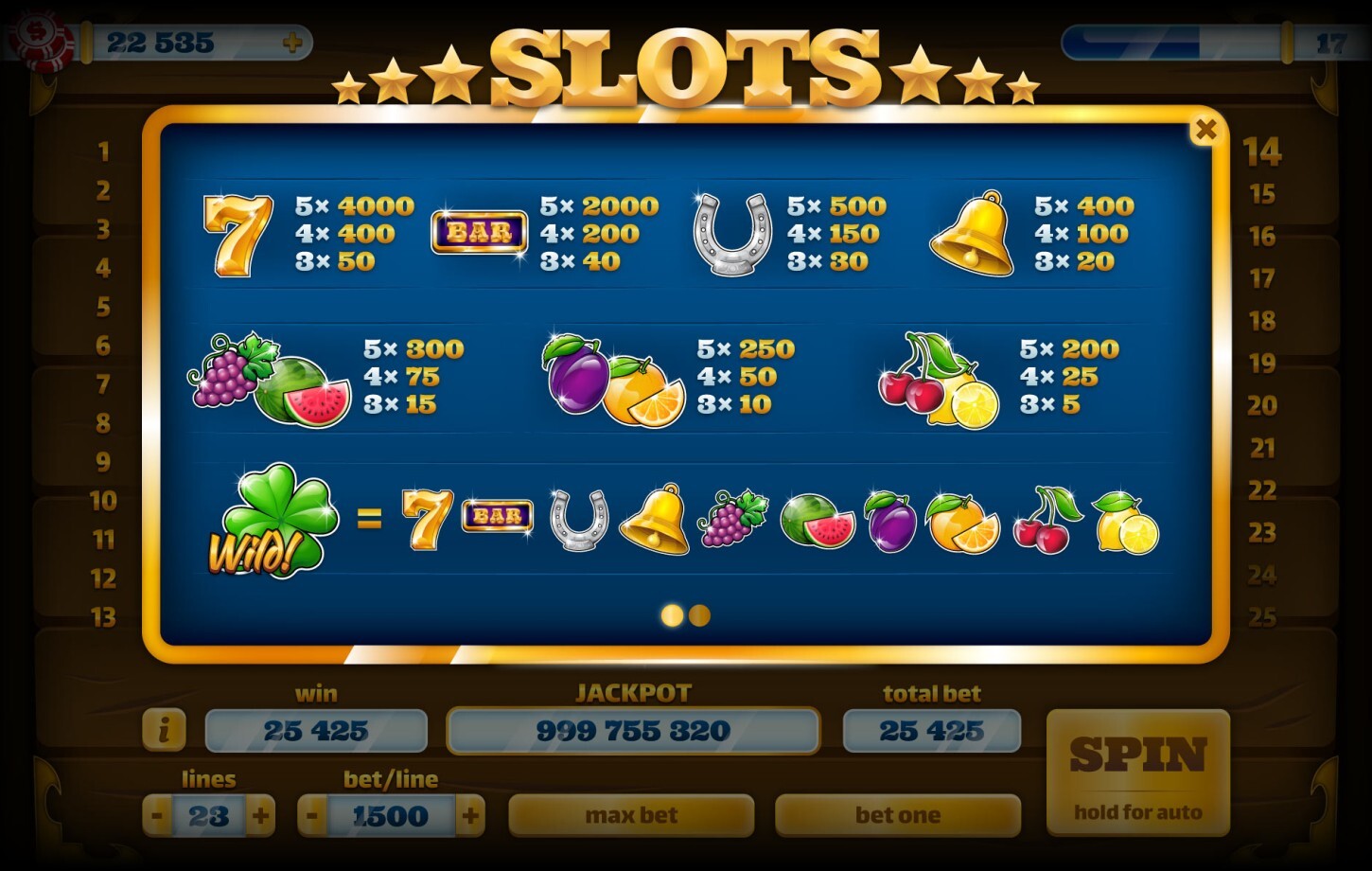1372x871 pixels.
Task: Select the BAR symbol
Action: pyautogui.click(x=479, y=230)
